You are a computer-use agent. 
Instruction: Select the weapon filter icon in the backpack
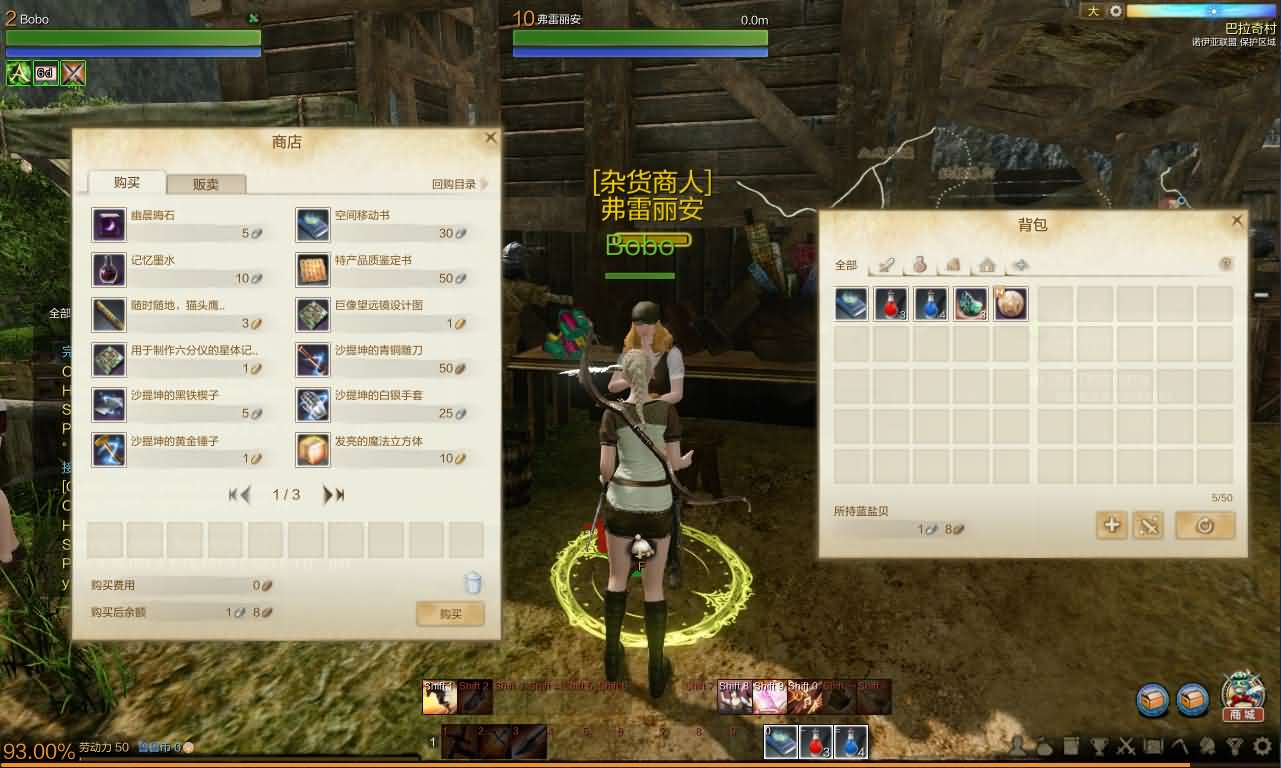coord(886,264)
